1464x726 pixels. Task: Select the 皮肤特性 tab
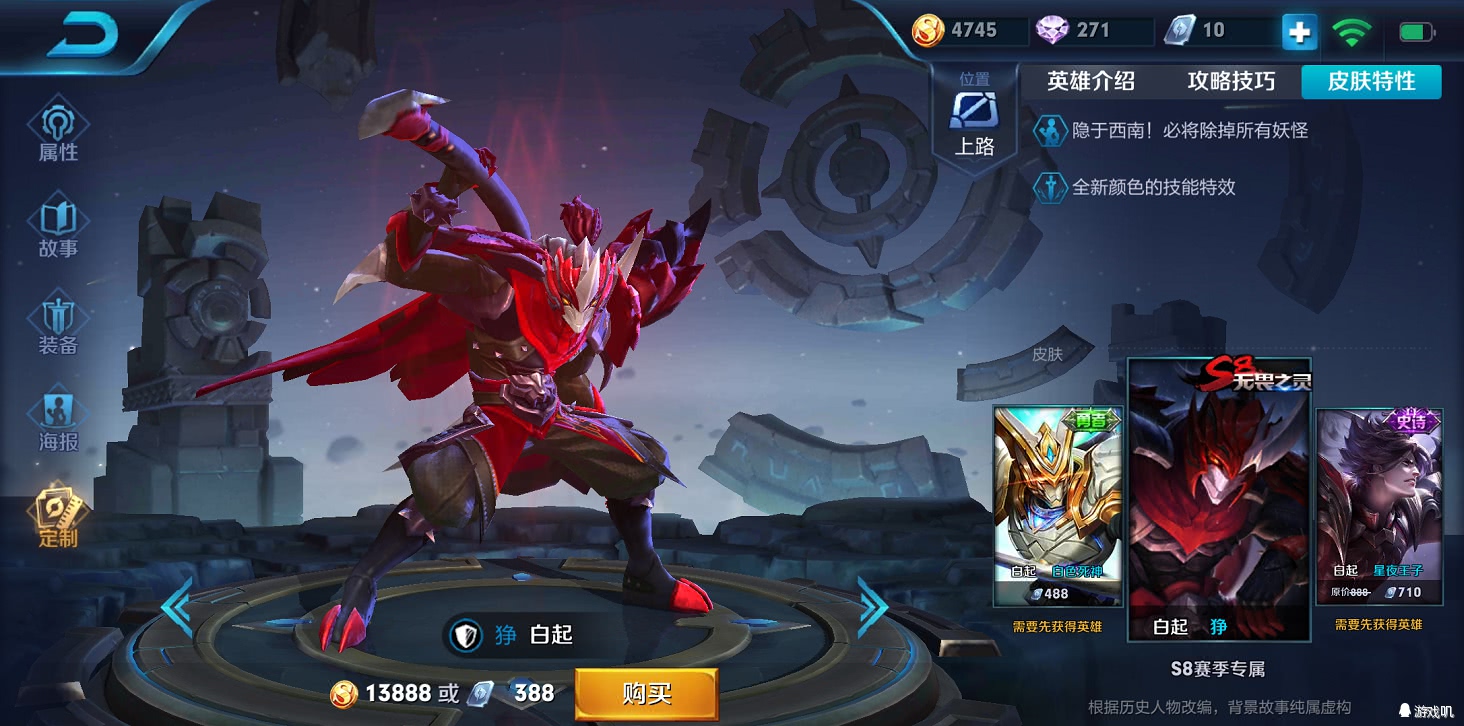[1371, 82]
